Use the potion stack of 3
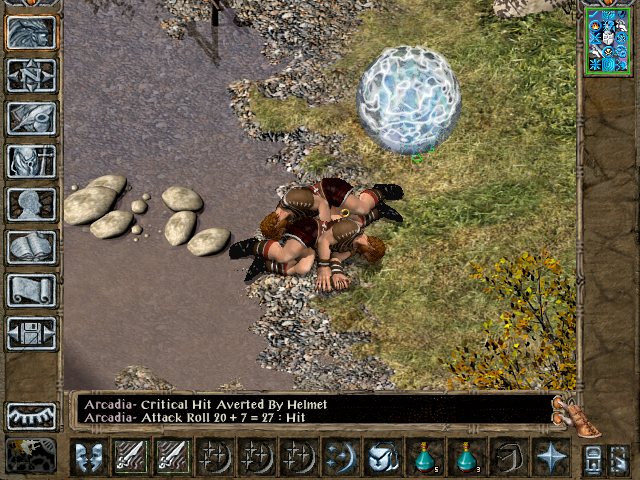The height and width of the screenshot is (480, 640). (x=466, y=457)
